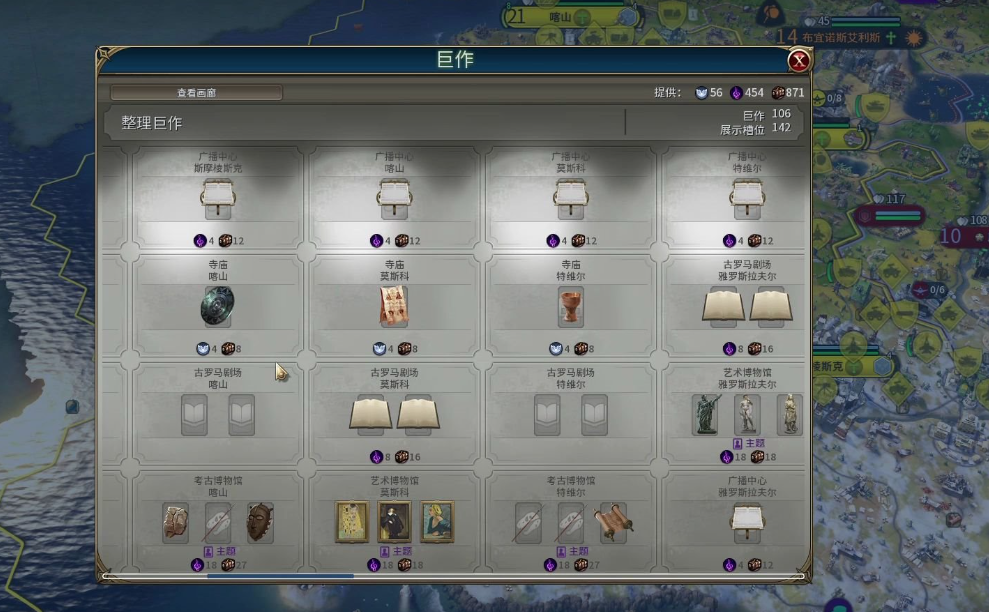Viewport: 989px width, 612px height.
Task: Select the green bronze statue in 雅罗斯拉夫尔 art museum
Action: (705, 414)
